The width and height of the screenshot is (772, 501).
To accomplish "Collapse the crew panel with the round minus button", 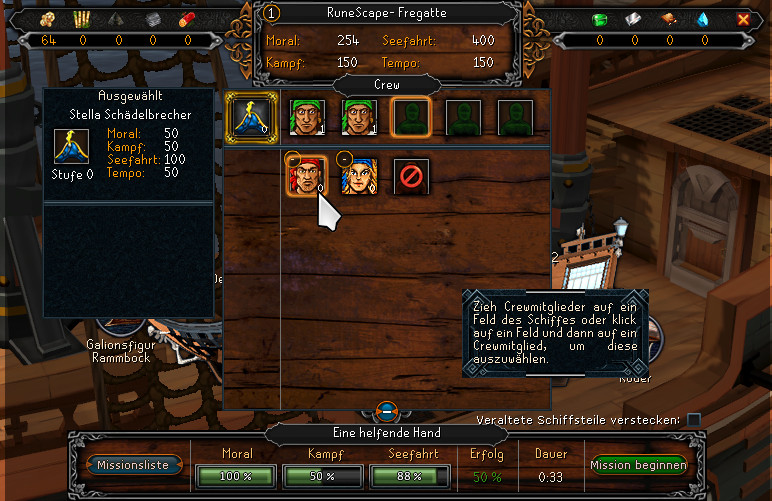I will click(x=388, y=410).
